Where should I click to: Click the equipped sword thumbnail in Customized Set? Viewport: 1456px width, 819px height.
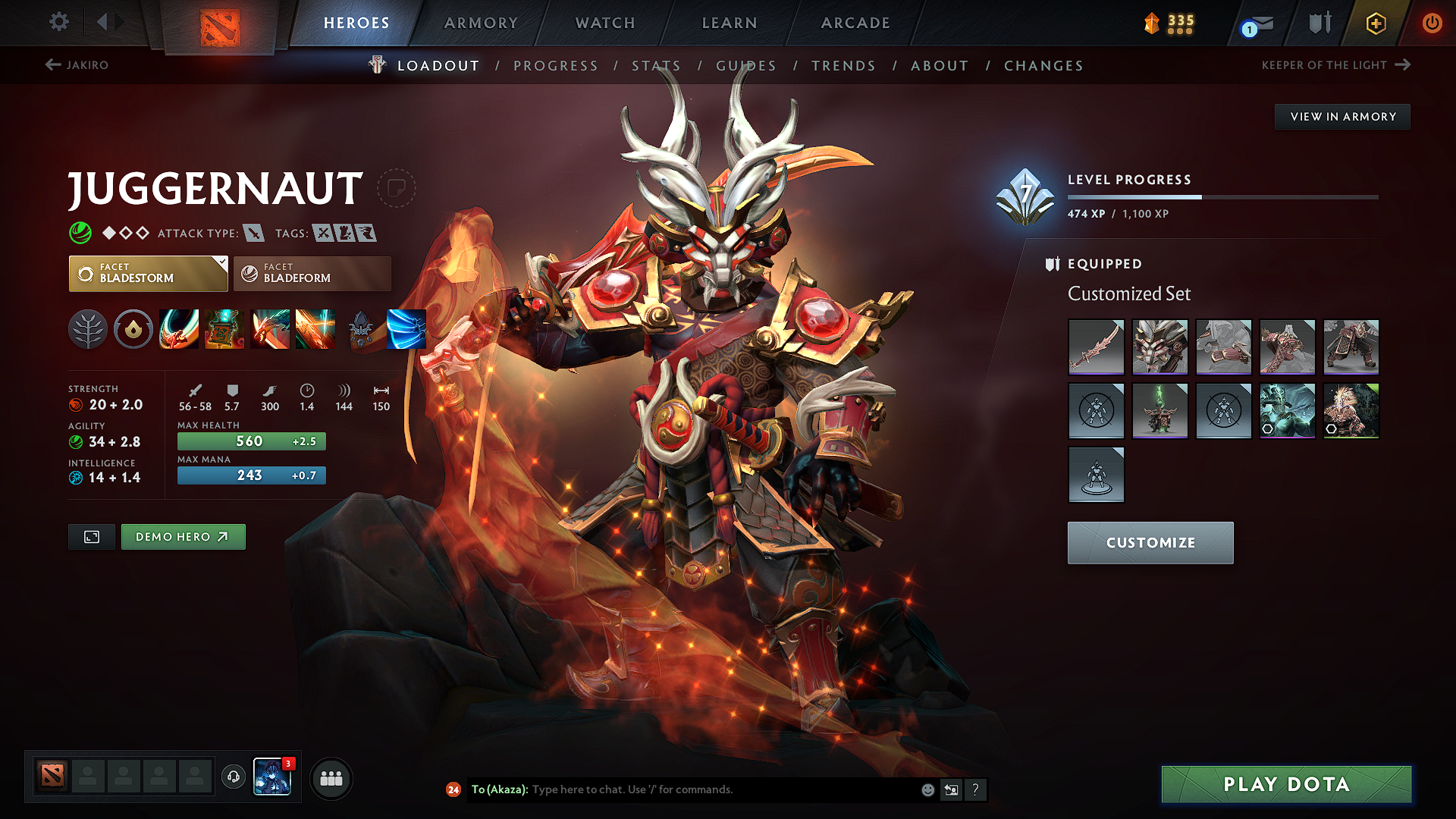tap(1096, 347)
